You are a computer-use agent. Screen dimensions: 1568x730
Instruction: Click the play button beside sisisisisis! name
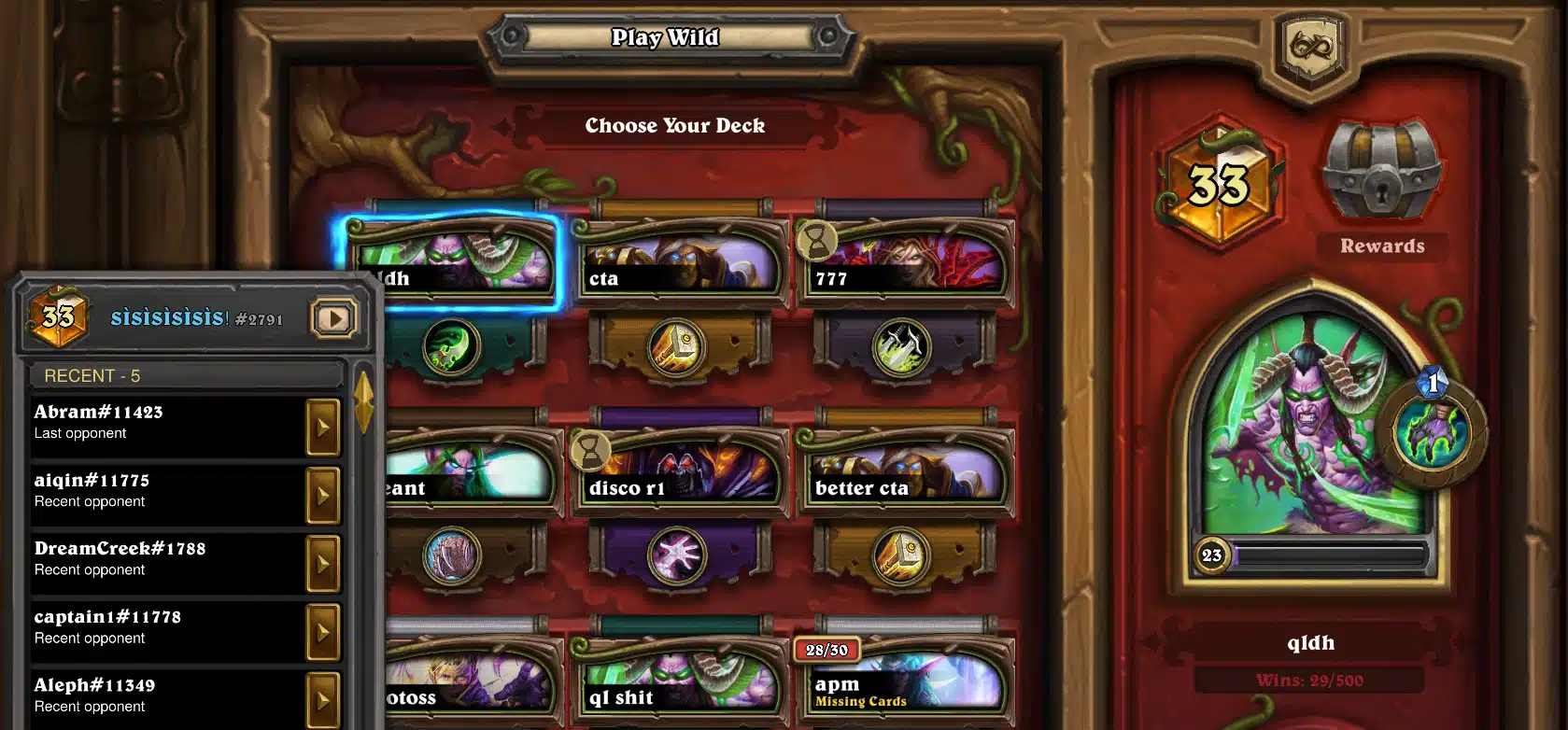tap(333, 318)
